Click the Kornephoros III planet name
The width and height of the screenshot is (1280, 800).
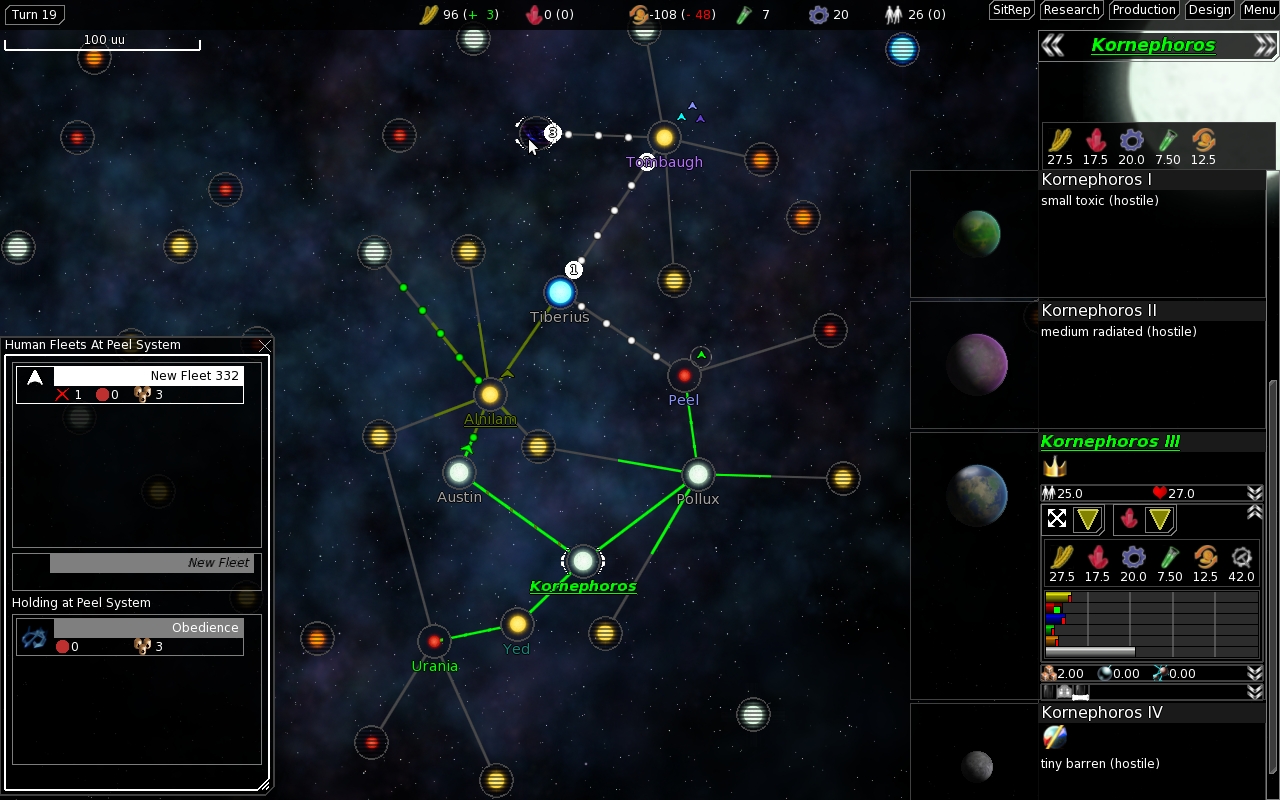click(x=1110, y=442)
